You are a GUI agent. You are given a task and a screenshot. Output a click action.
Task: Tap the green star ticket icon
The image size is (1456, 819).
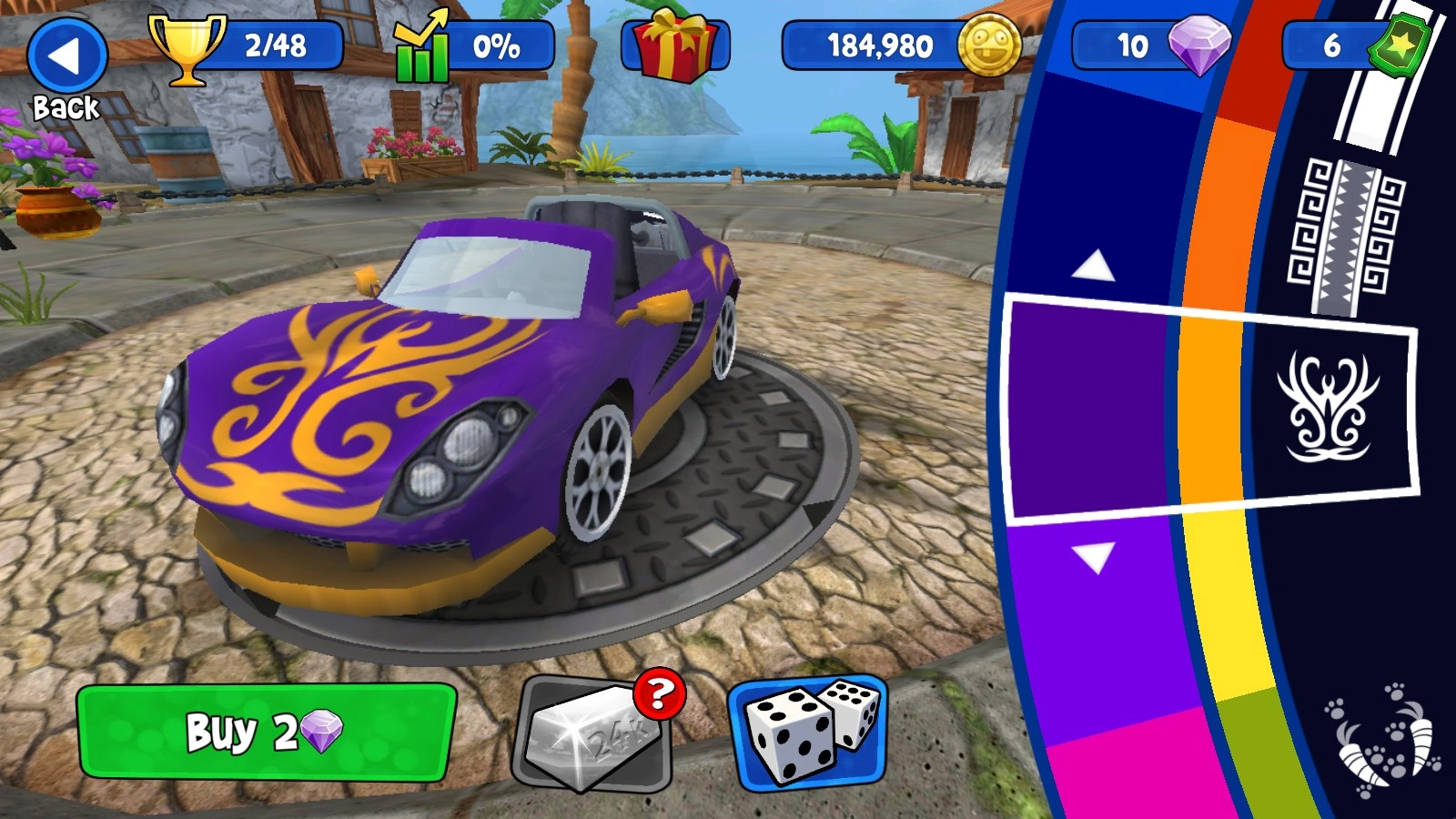tap(1401, 44)
